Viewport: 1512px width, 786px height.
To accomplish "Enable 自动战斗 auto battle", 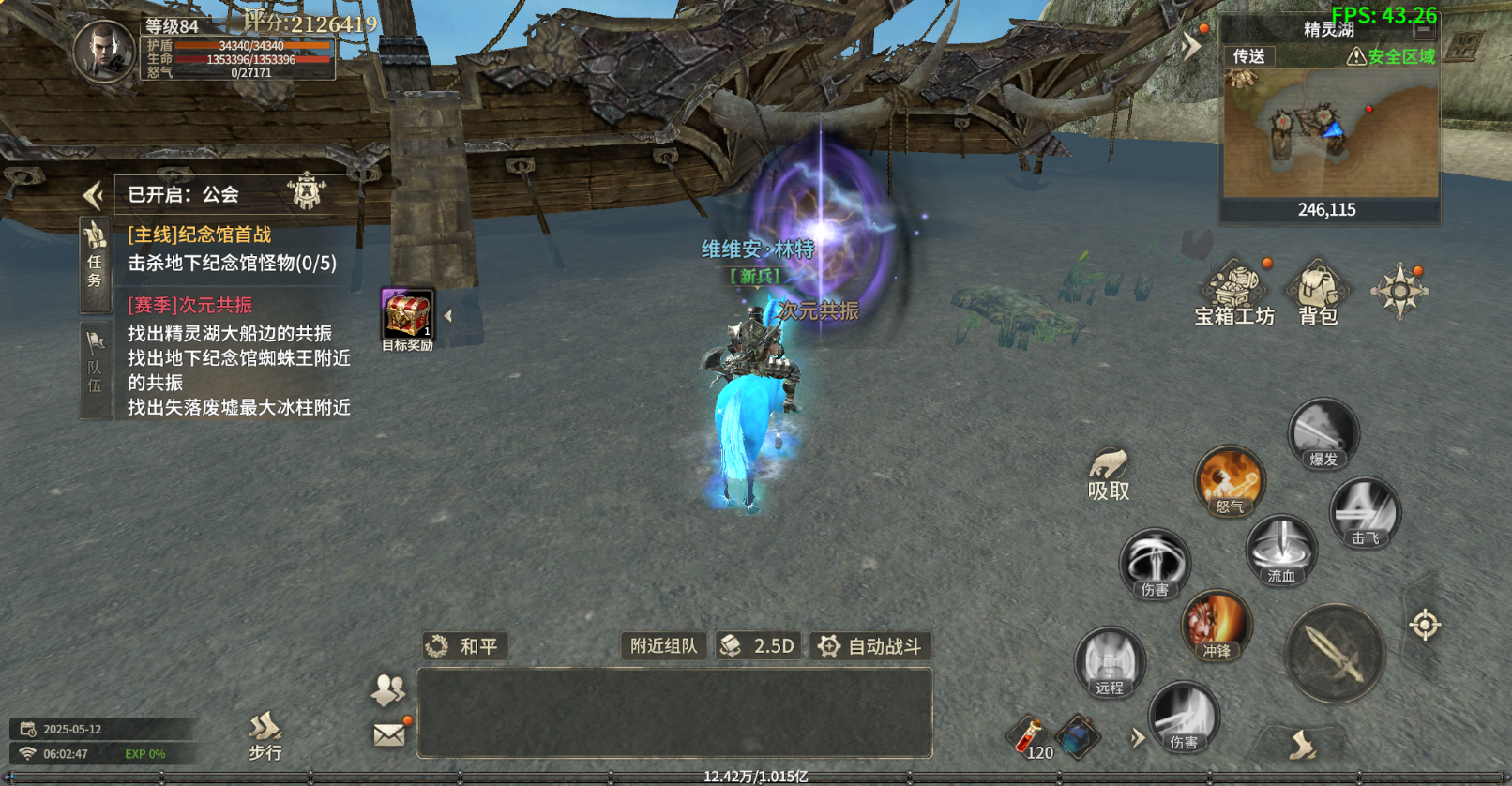I will (x=870, y=646).
